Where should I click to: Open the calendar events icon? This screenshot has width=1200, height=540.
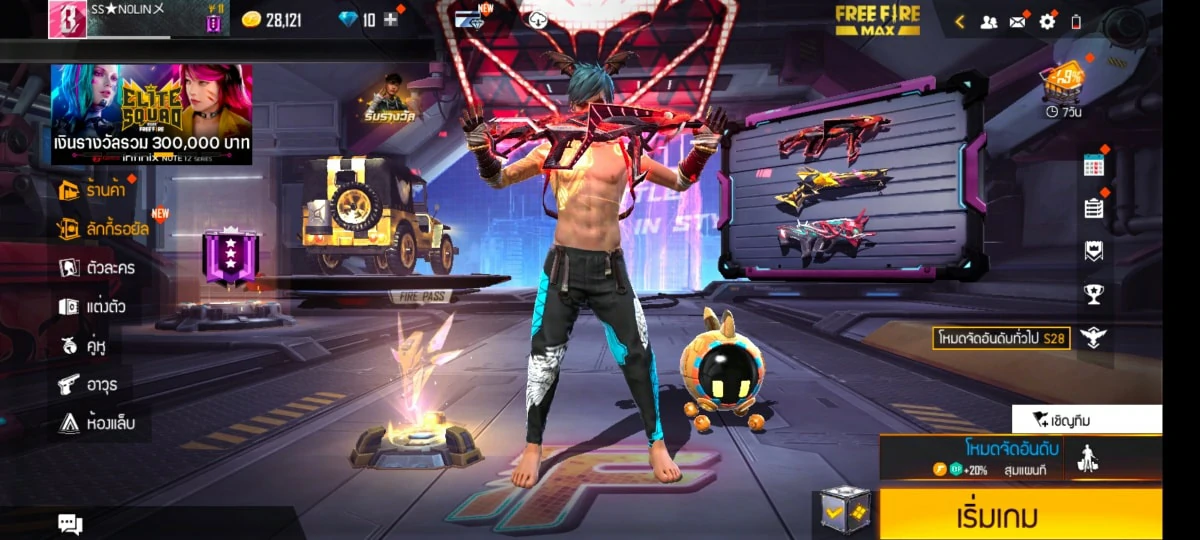tap(1093, 166)
